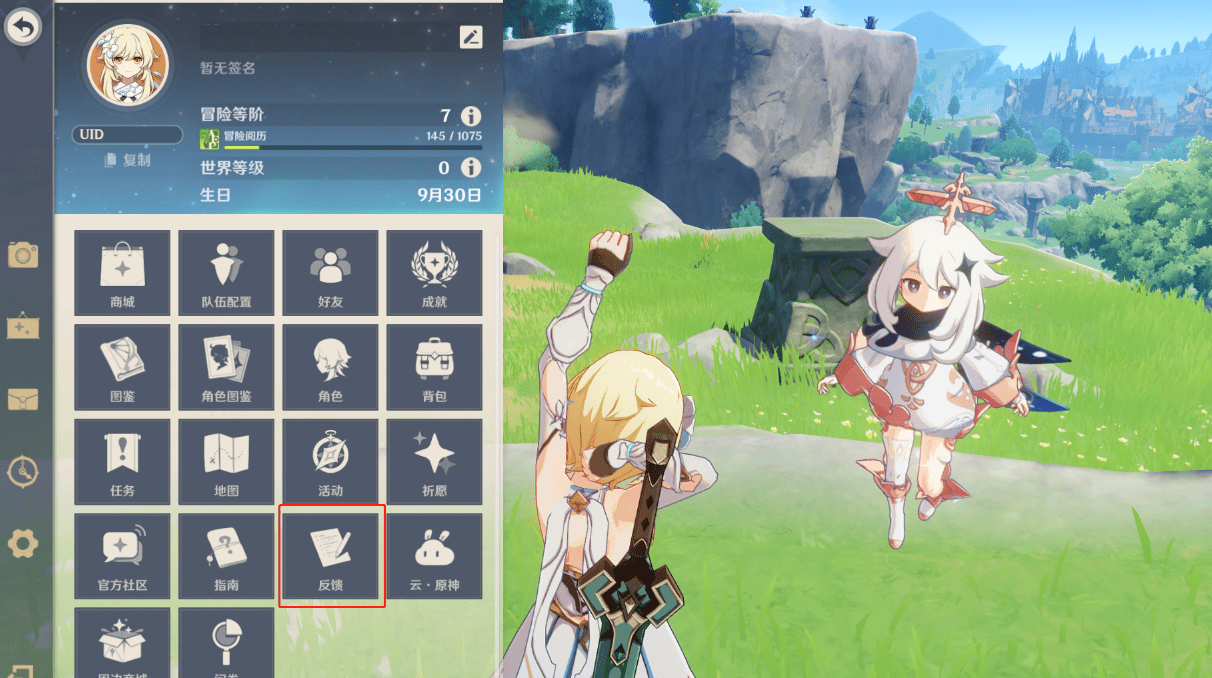Open 官方社区 official community
The image size is (1212, 678).
click(x=123, y=556)
